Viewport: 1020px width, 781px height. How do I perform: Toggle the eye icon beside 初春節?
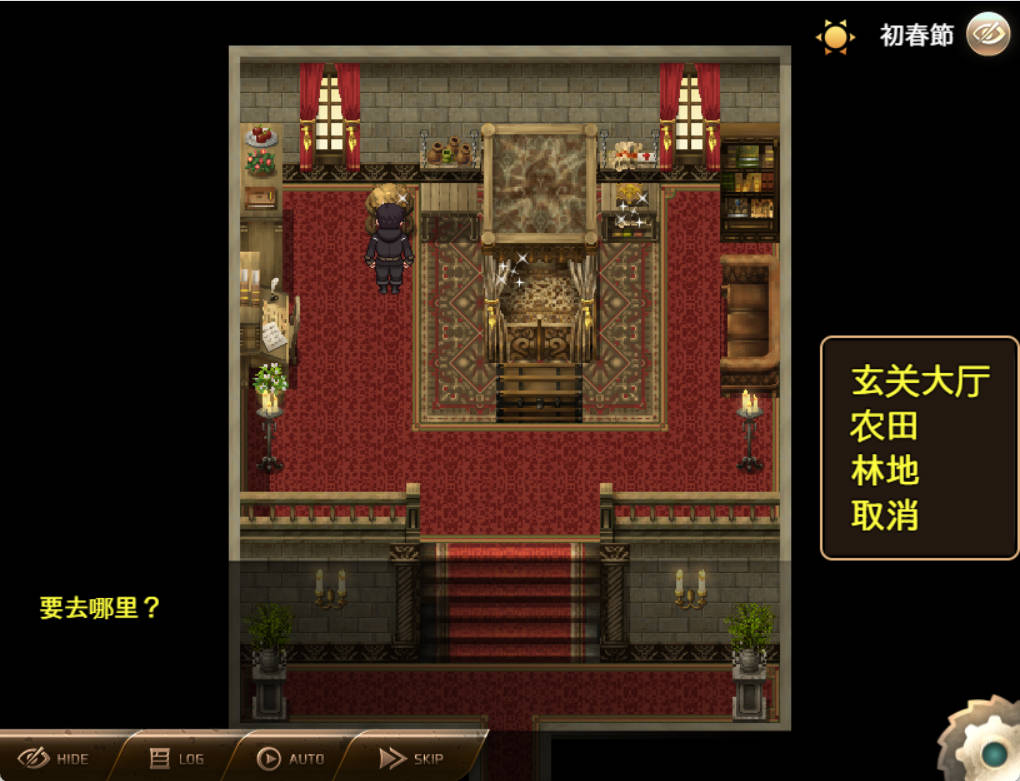point(988,35)
